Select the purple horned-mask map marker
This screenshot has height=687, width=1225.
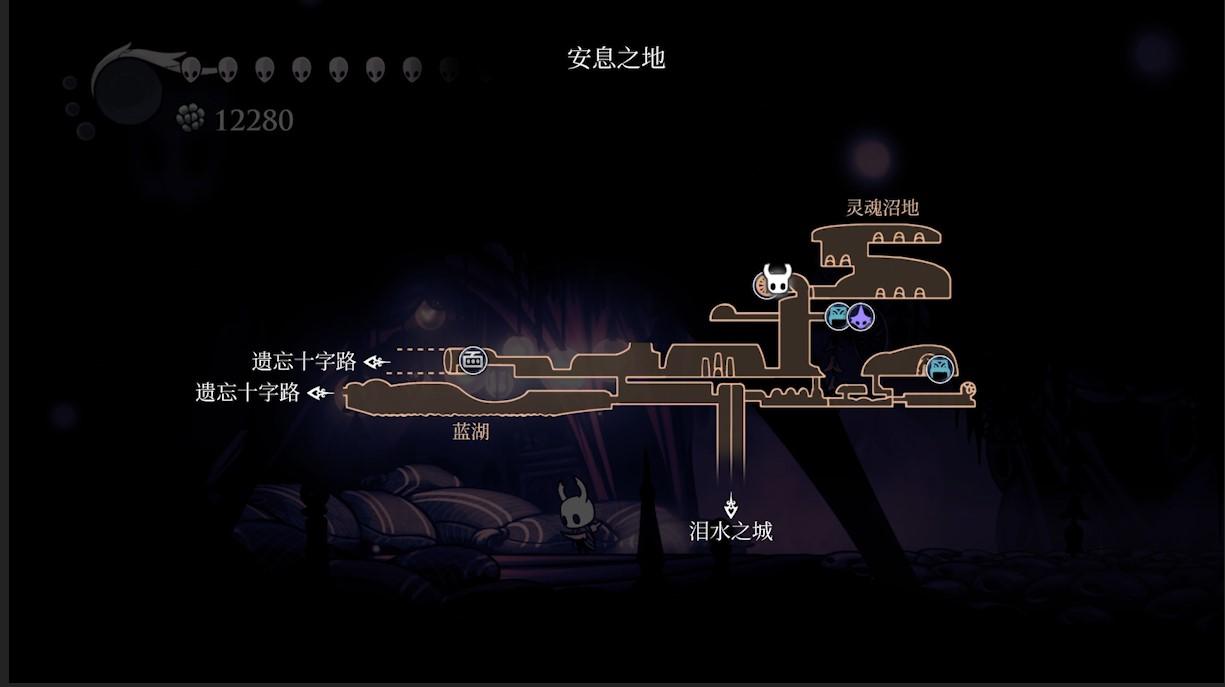(x=861, y=318)
